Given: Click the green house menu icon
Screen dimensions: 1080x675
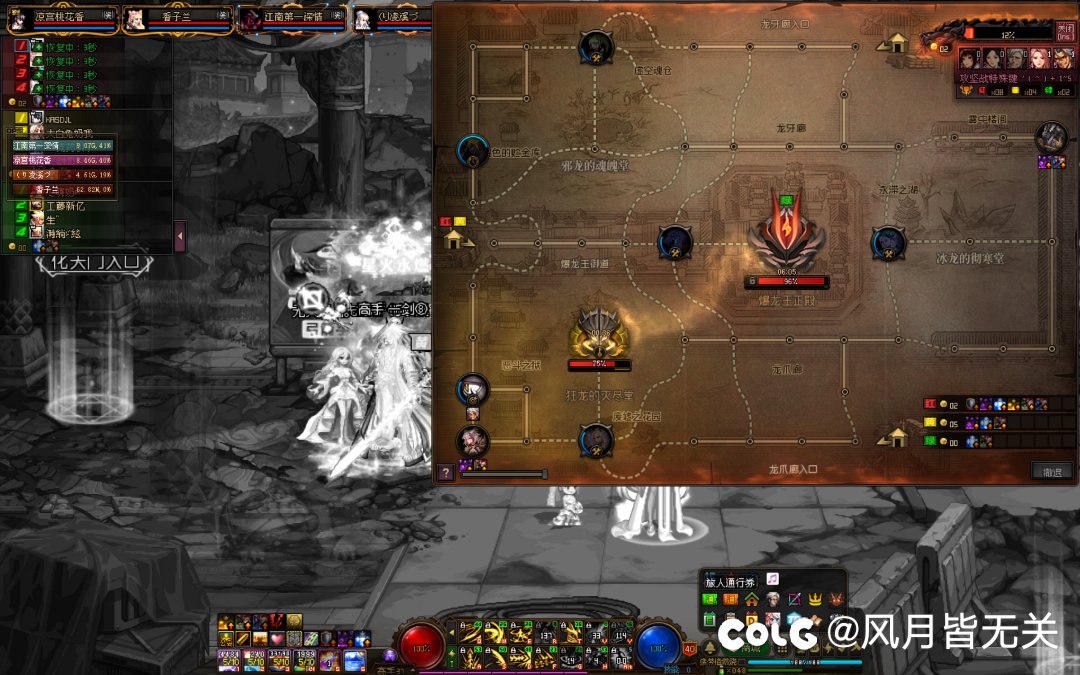Looking at the screenshot, I should 751,599.
